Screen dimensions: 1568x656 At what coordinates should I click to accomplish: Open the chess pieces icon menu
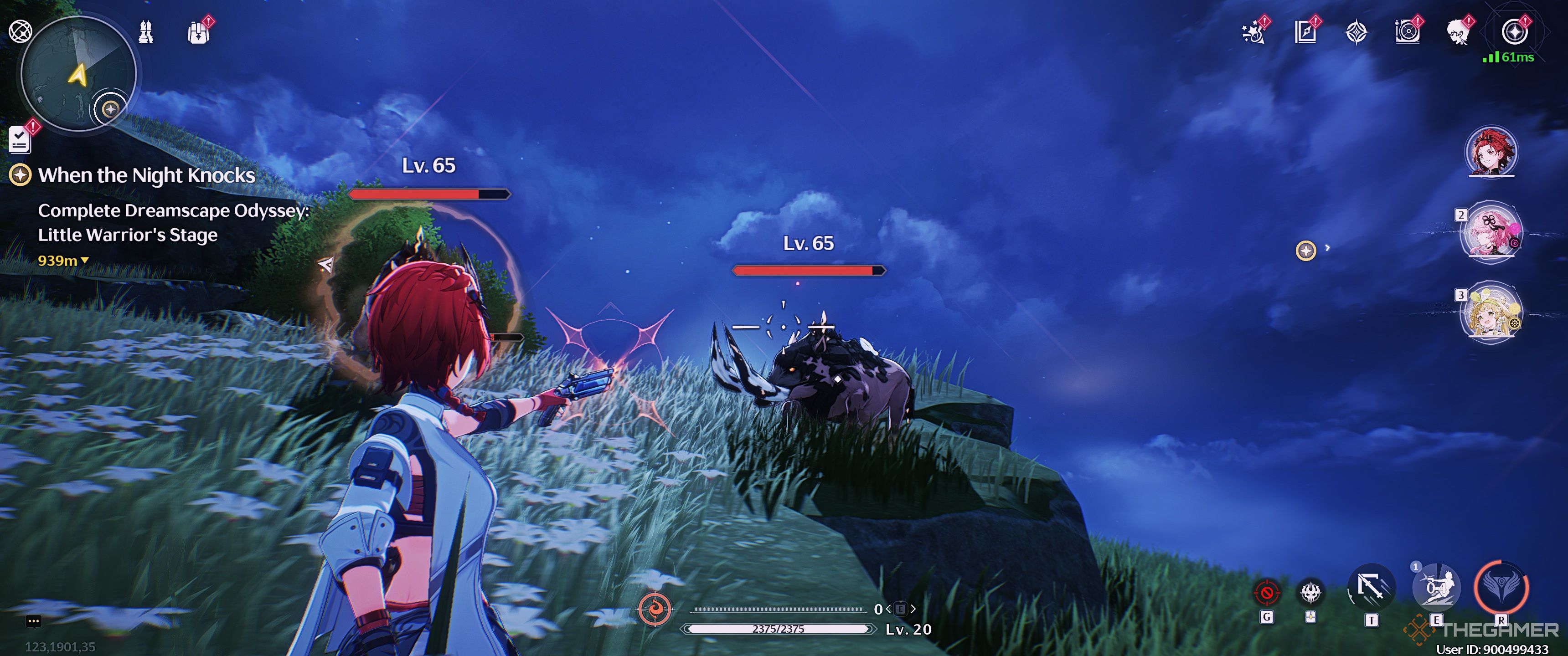point(145,32)
